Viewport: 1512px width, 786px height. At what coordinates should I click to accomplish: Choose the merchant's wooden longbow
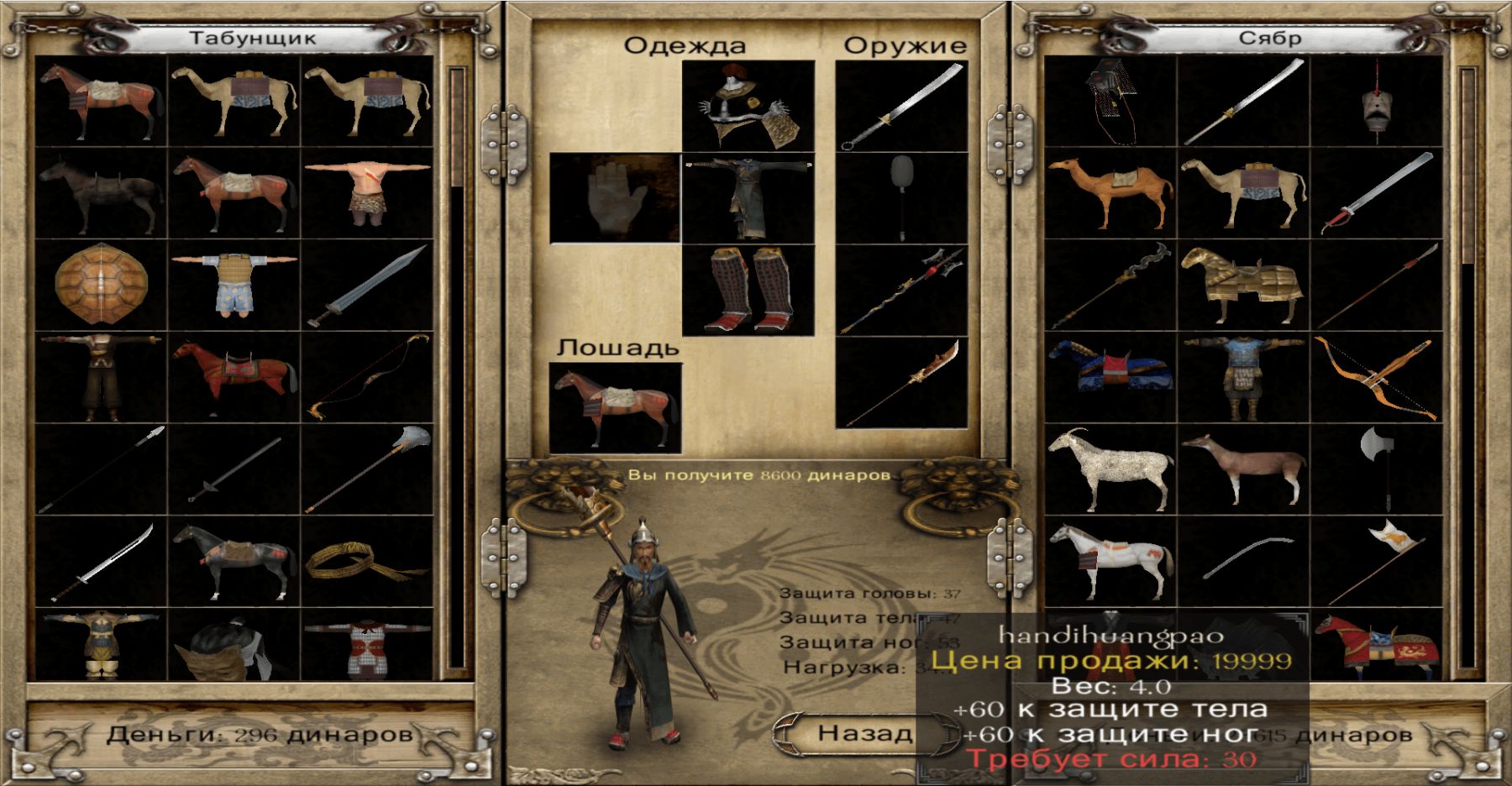[x=366, y=376]
